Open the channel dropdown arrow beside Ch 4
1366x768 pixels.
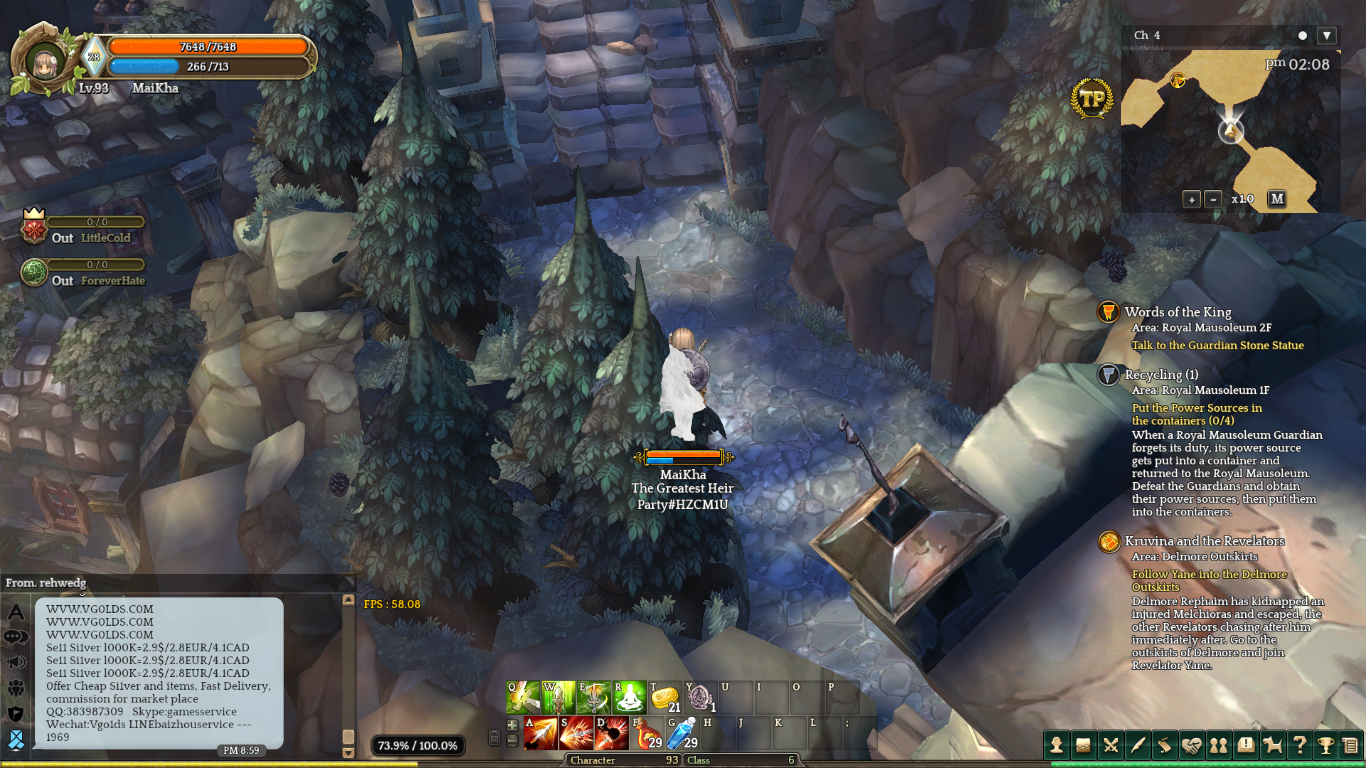pos(1327,36)
